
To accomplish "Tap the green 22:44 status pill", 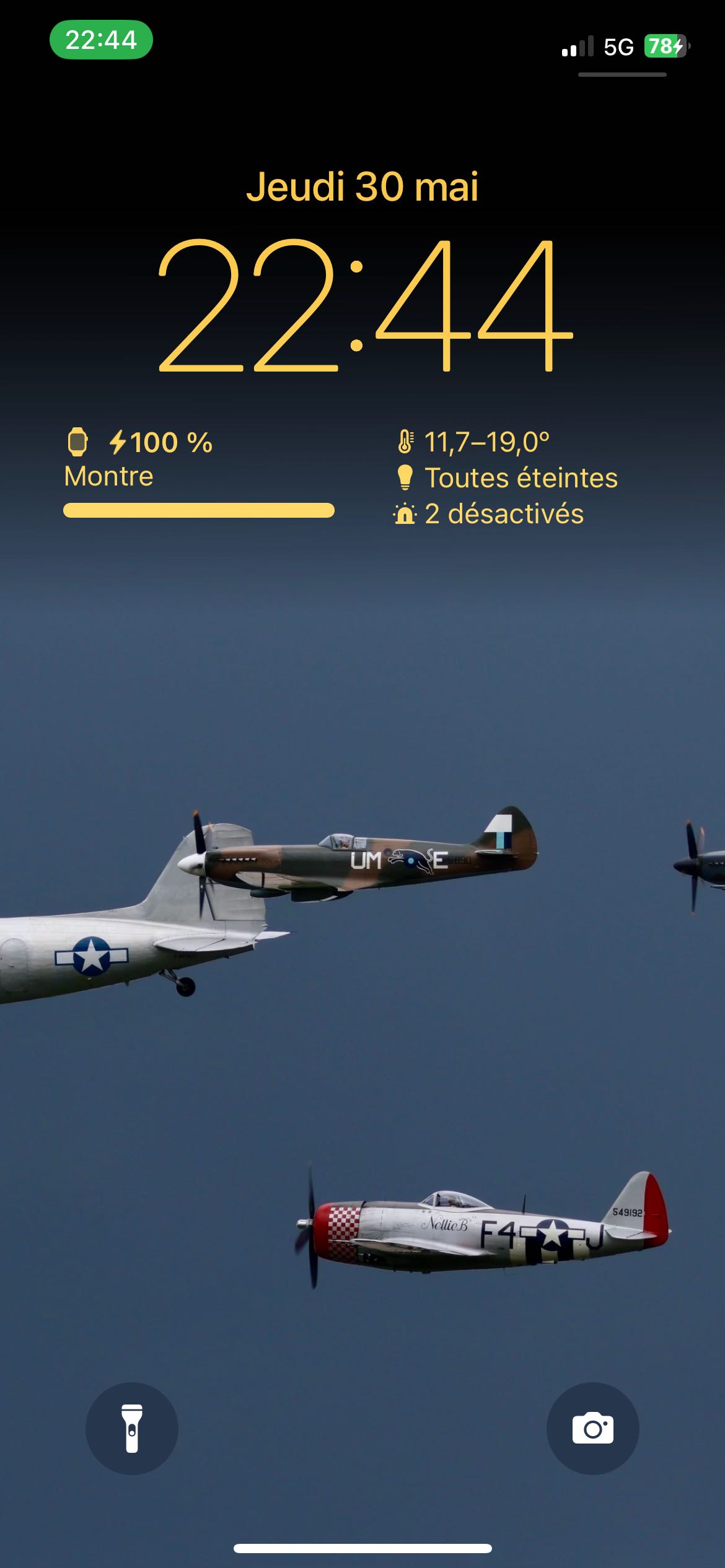I will coord(101,40).
